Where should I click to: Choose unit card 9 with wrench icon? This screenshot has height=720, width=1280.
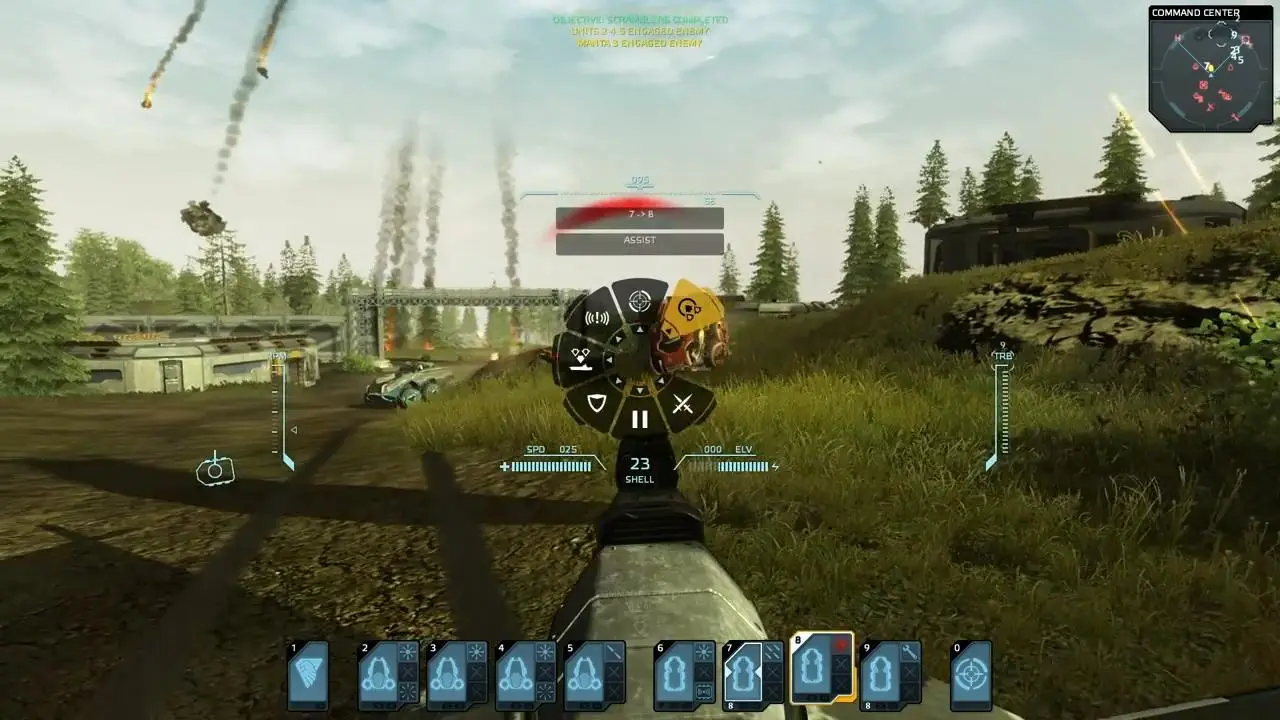890,676
